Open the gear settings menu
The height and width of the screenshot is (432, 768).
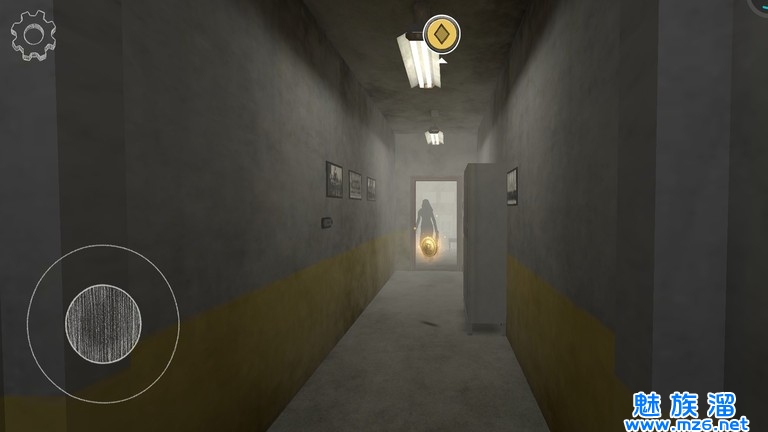pyautogui.click(x=33, y=34)
